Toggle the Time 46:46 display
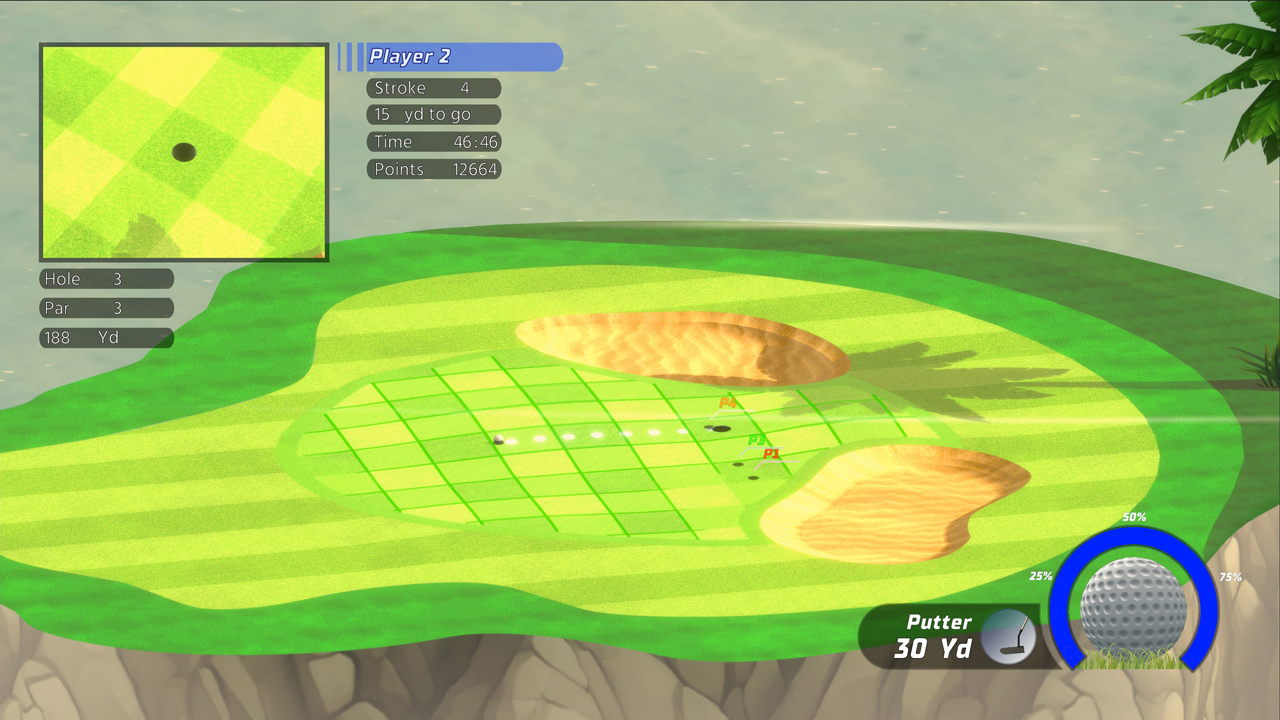This screenshot has height=720, width=1280. point(433,141)
